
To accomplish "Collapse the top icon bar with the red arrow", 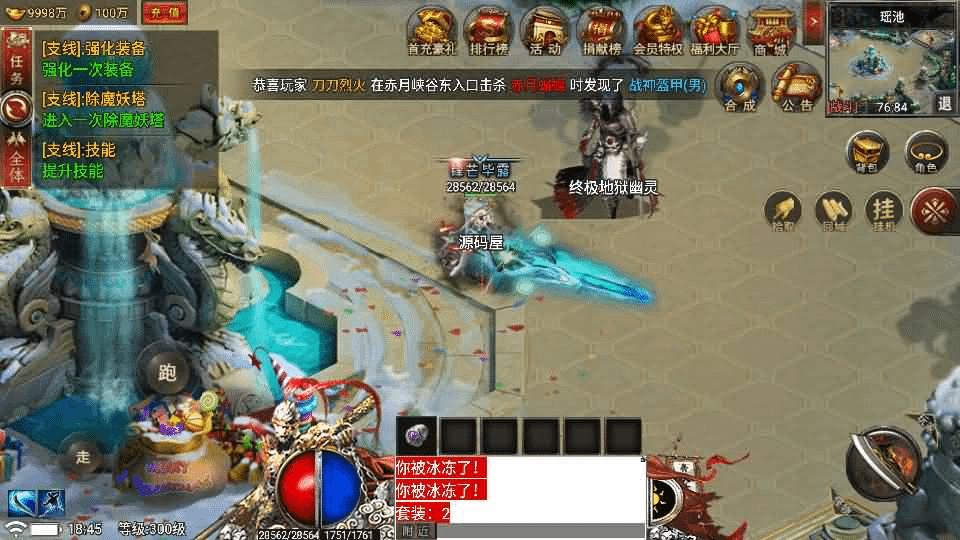I will coord(813,19).
